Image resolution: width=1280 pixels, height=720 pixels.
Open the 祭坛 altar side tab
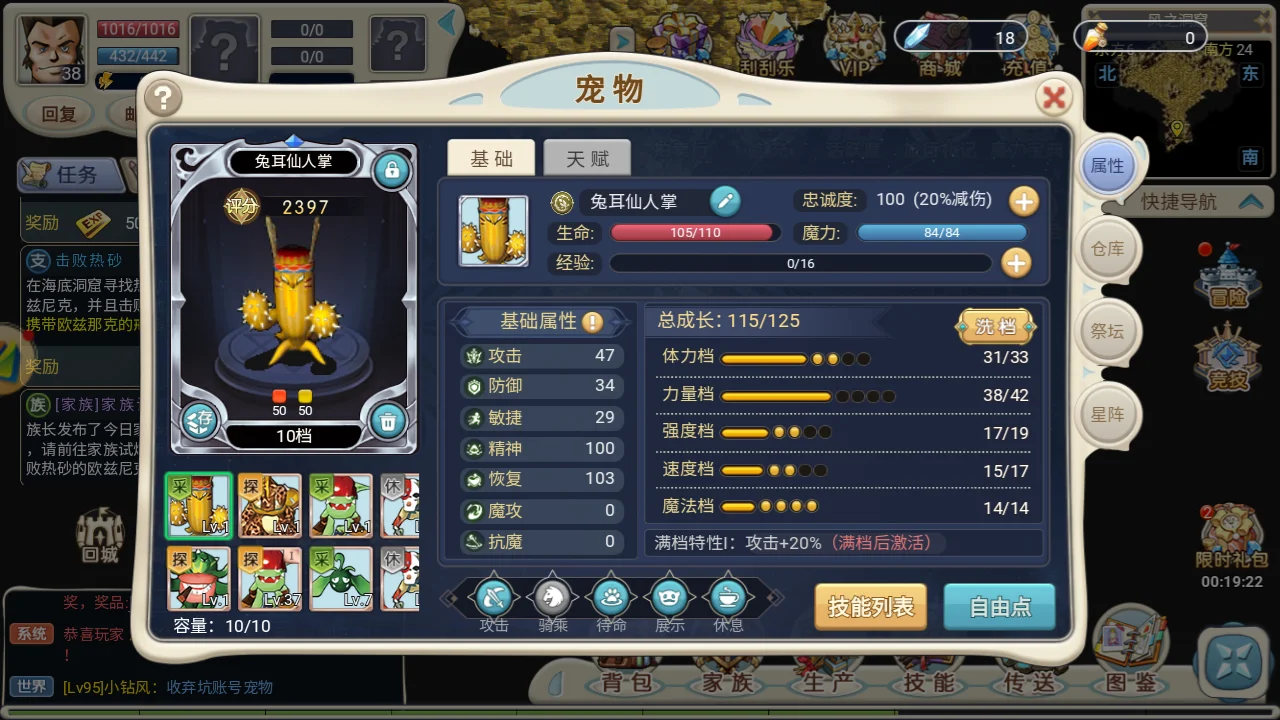1107,331
